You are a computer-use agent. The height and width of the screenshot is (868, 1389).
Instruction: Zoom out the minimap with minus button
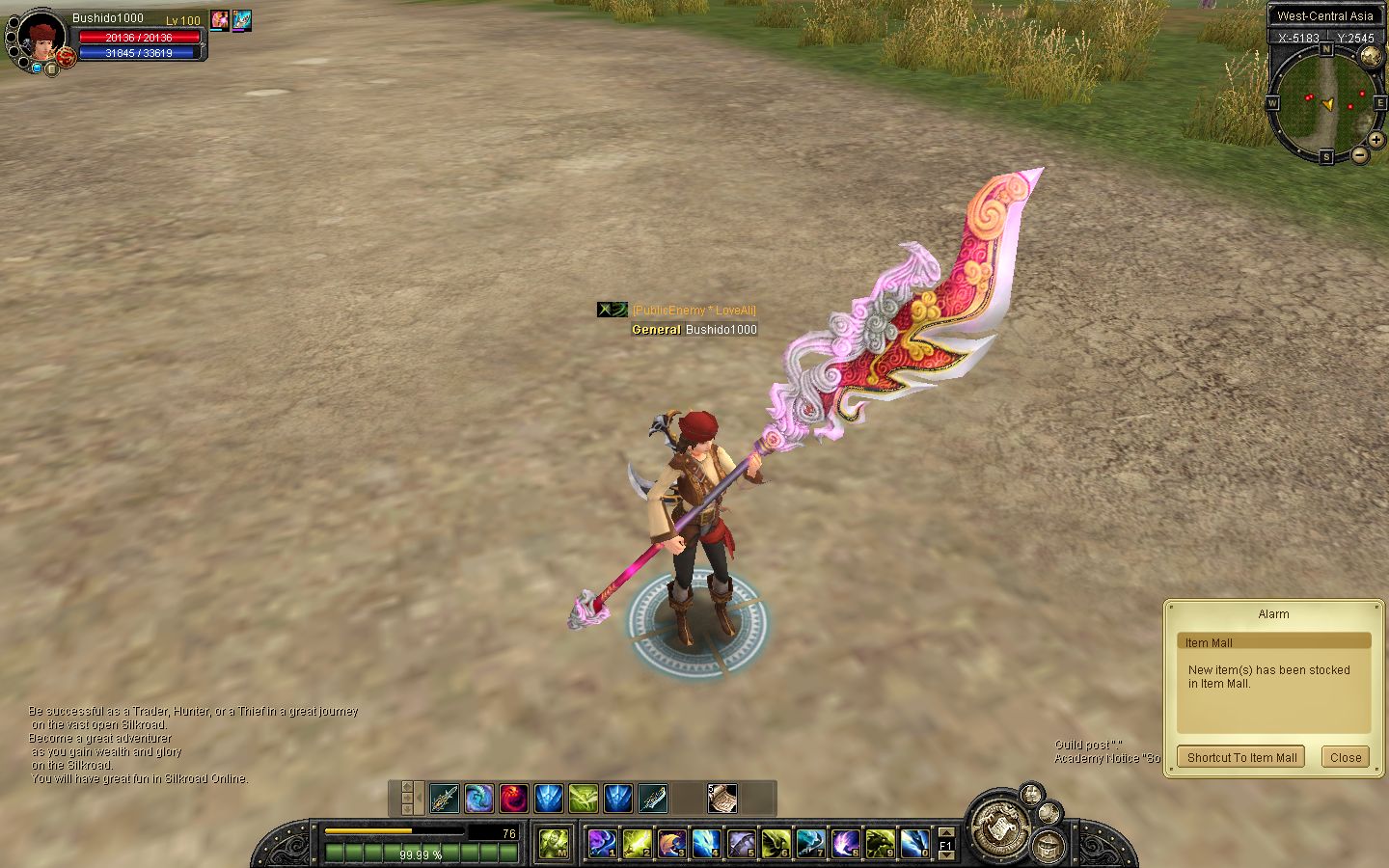(x=1360, y=154)
